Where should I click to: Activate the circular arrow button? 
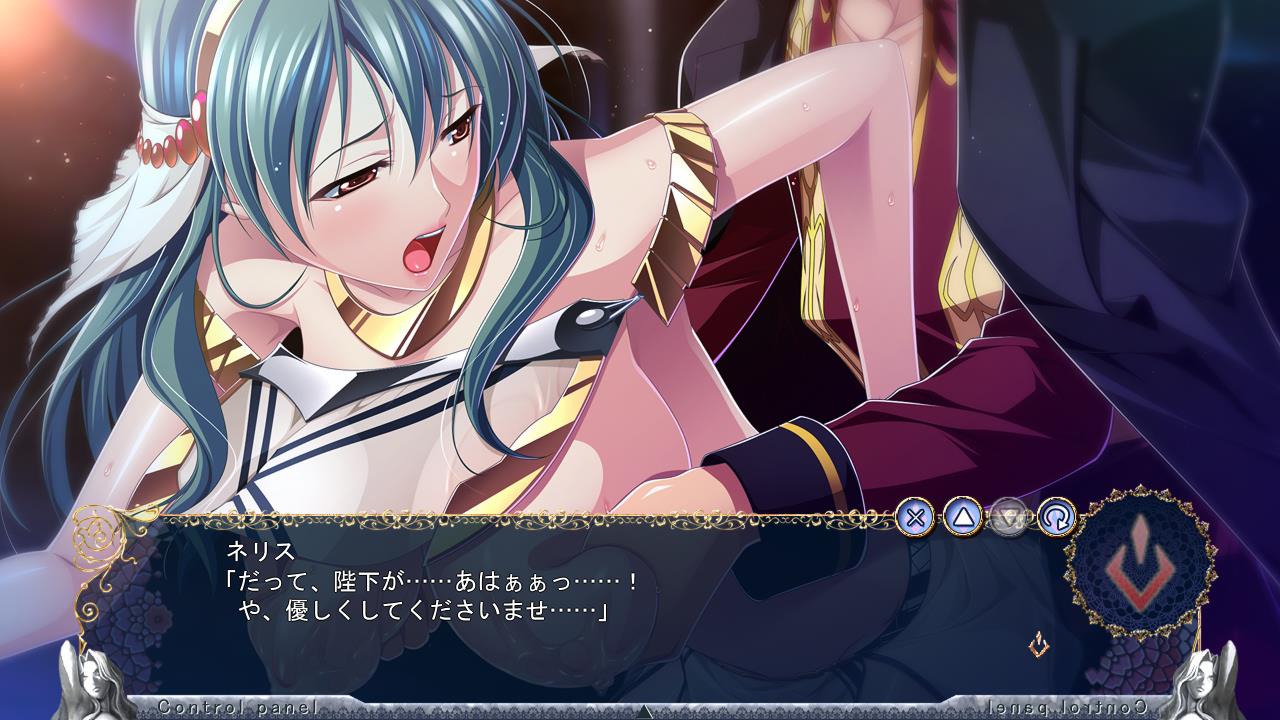(x=1056, y=517)
